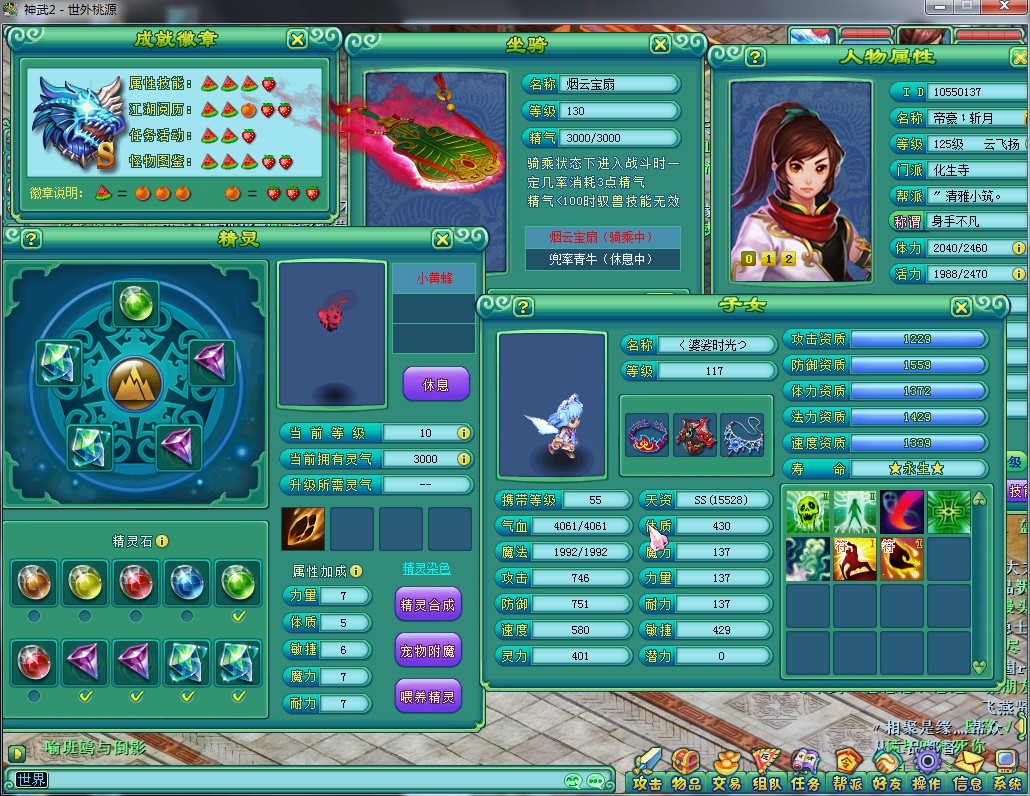This screenshot has height=796, width=1030.
Task: Open help for the 精灵 window
Action: point(31,239)
